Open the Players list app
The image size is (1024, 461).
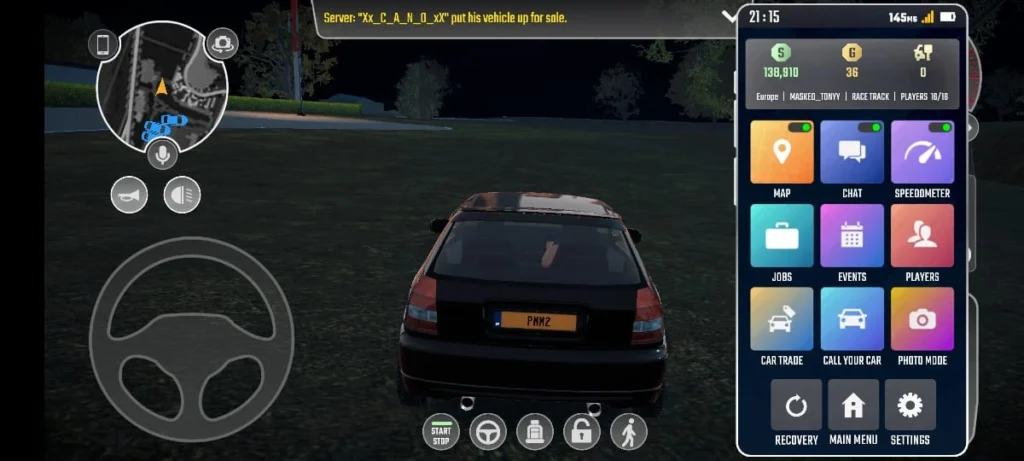(x=922, y=236)
